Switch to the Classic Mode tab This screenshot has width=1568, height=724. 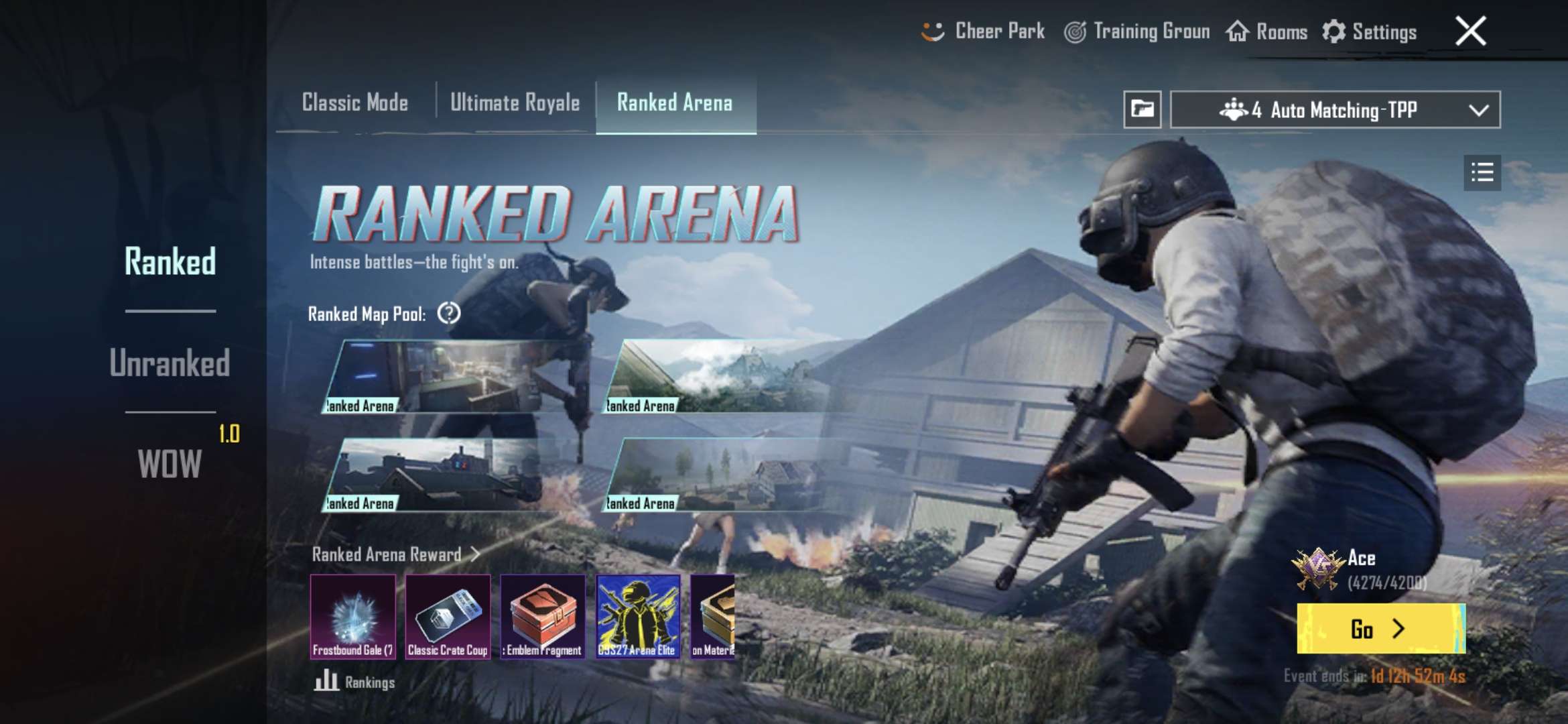click(x=355, y=103)
